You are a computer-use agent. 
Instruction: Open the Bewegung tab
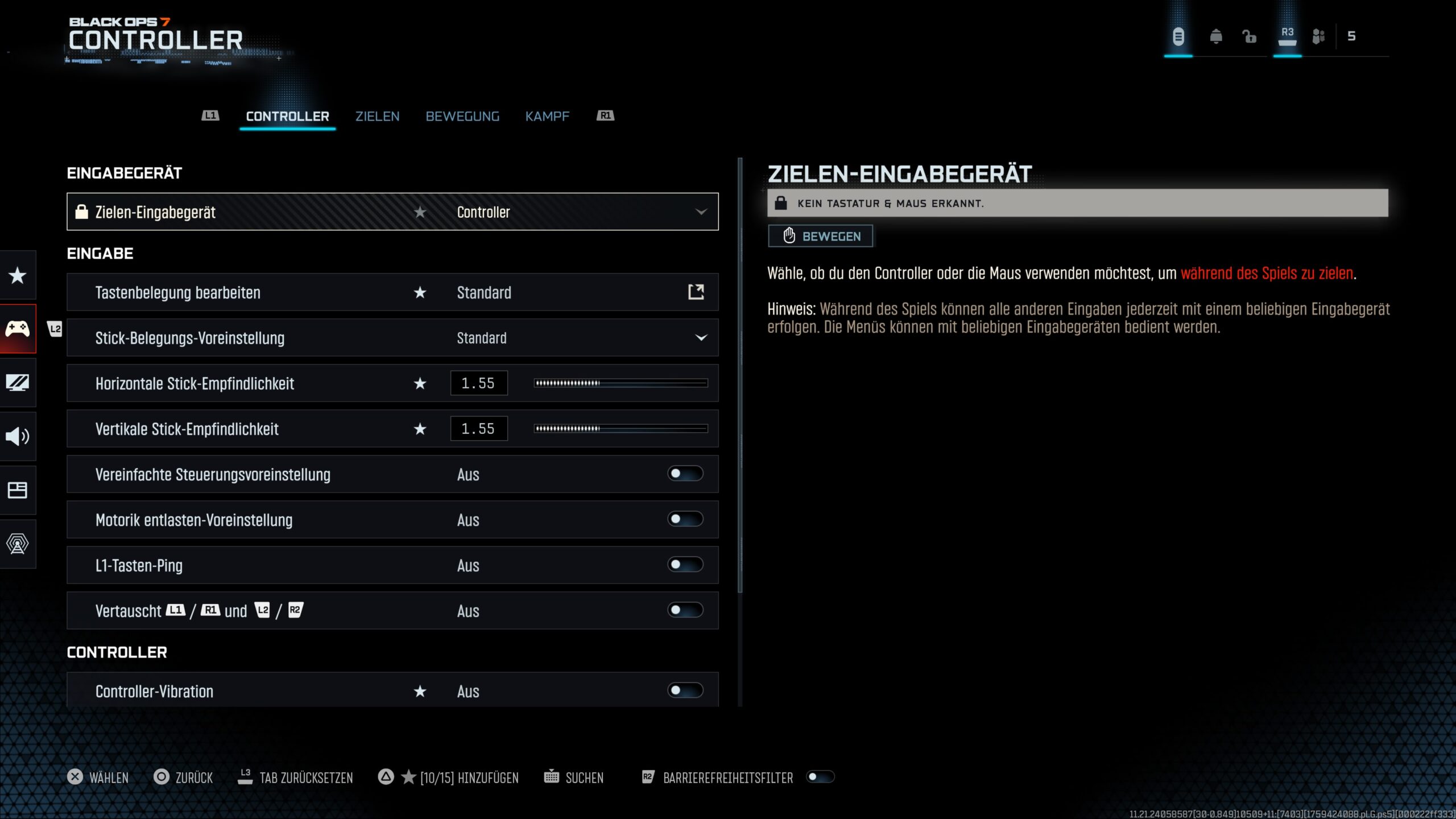462,117
